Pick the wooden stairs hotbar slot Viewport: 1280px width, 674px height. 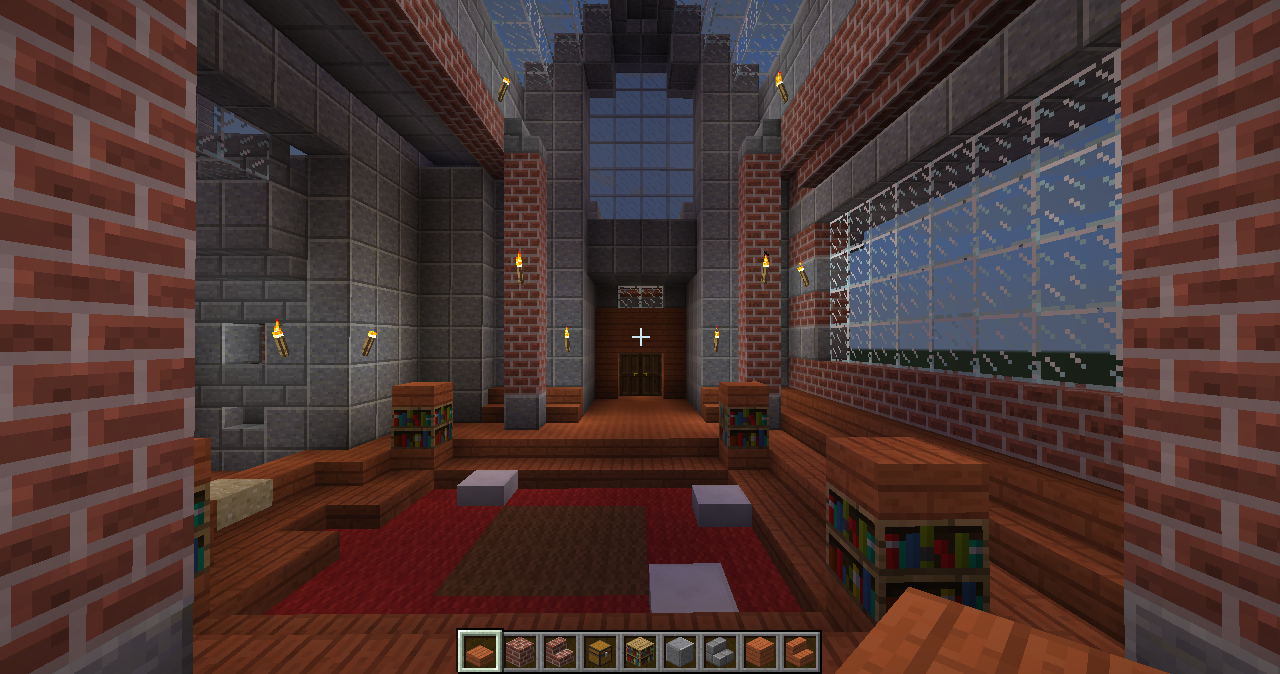(799, 652)
